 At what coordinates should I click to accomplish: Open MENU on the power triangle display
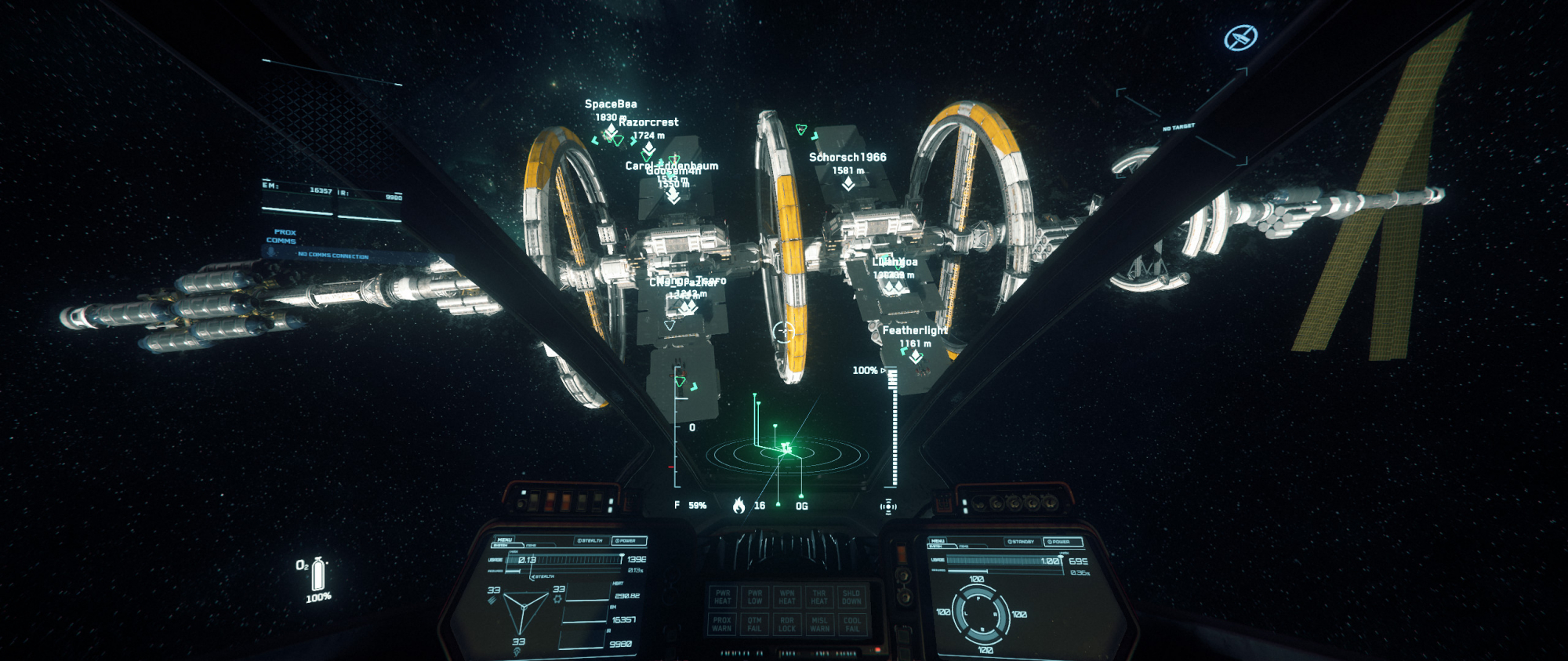coord(504,539)
